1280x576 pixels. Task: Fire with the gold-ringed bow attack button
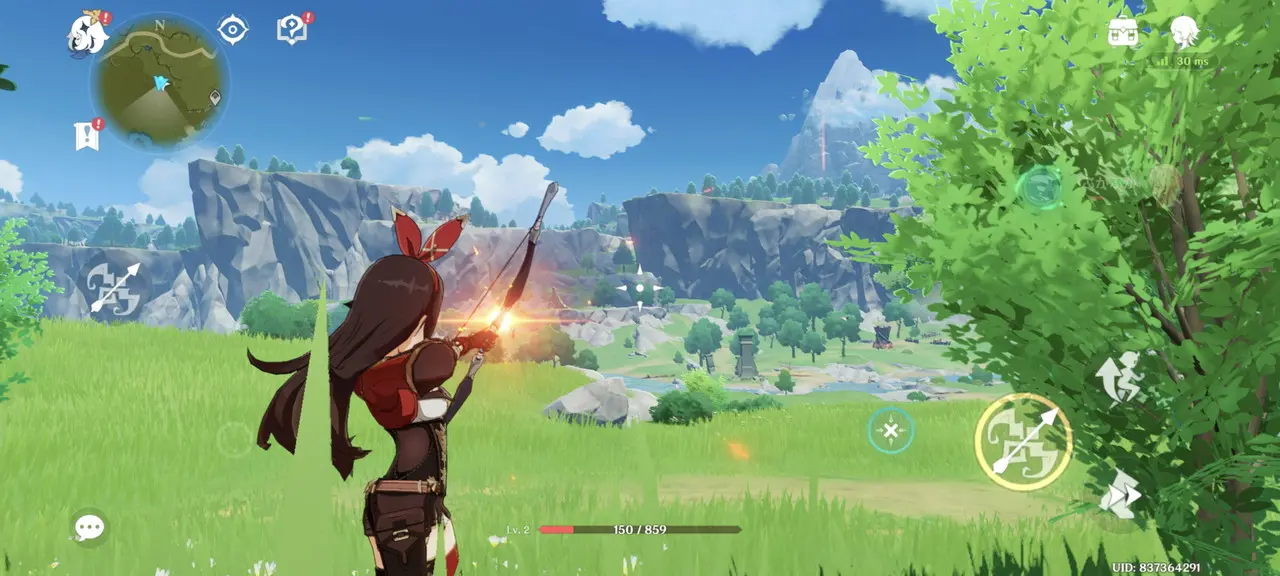1023,441
